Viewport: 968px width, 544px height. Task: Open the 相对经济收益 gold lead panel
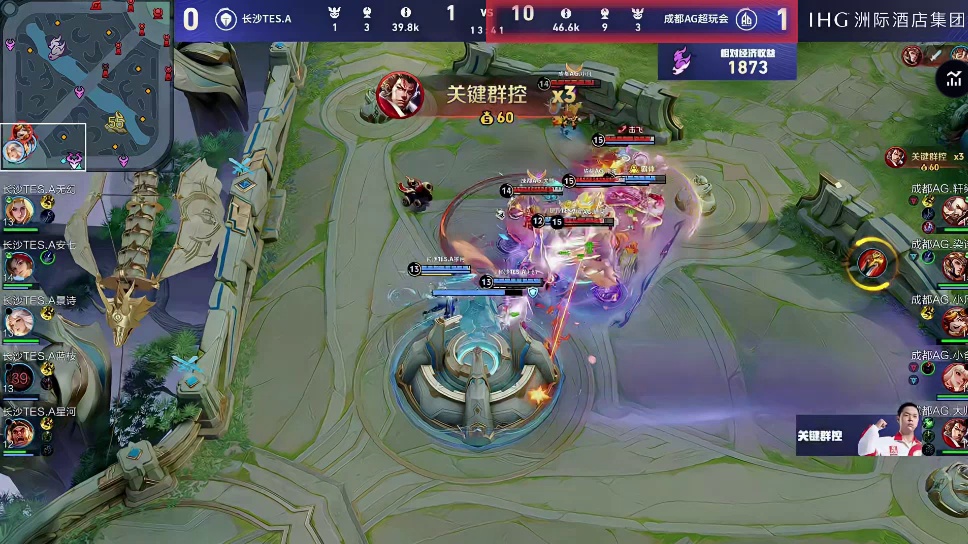click(x=727, y=62)
